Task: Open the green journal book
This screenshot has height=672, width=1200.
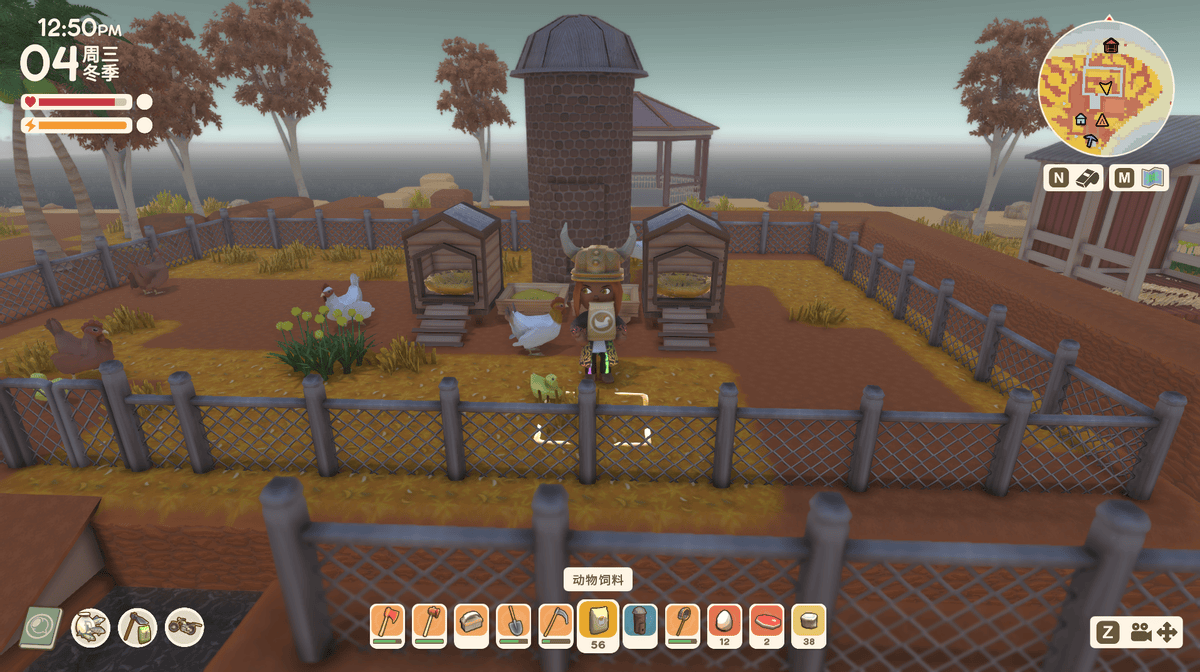Action: [x=41, y=627]
